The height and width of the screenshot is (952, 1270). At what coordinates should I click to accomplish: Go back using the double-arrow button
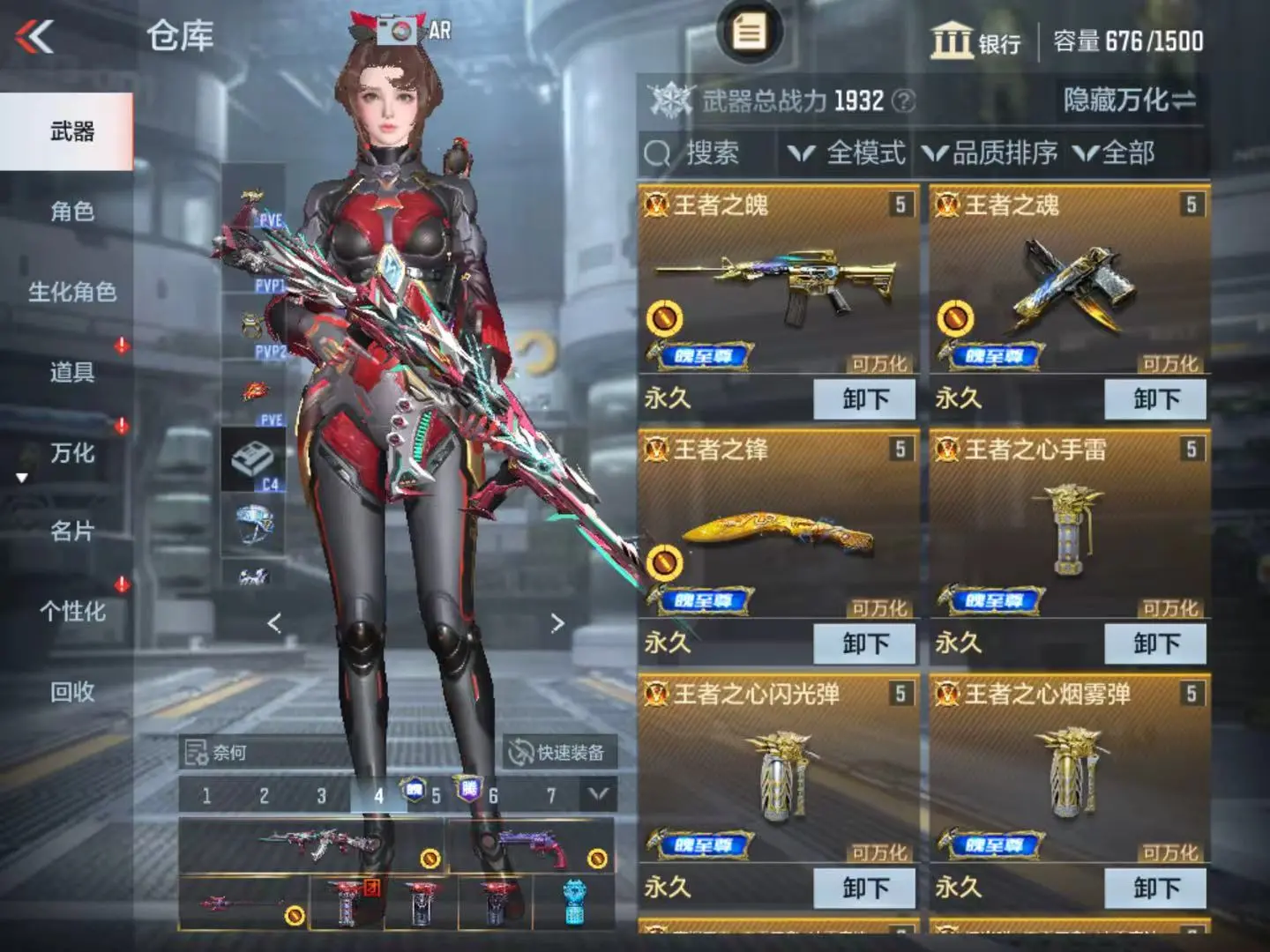pos(35,37)
